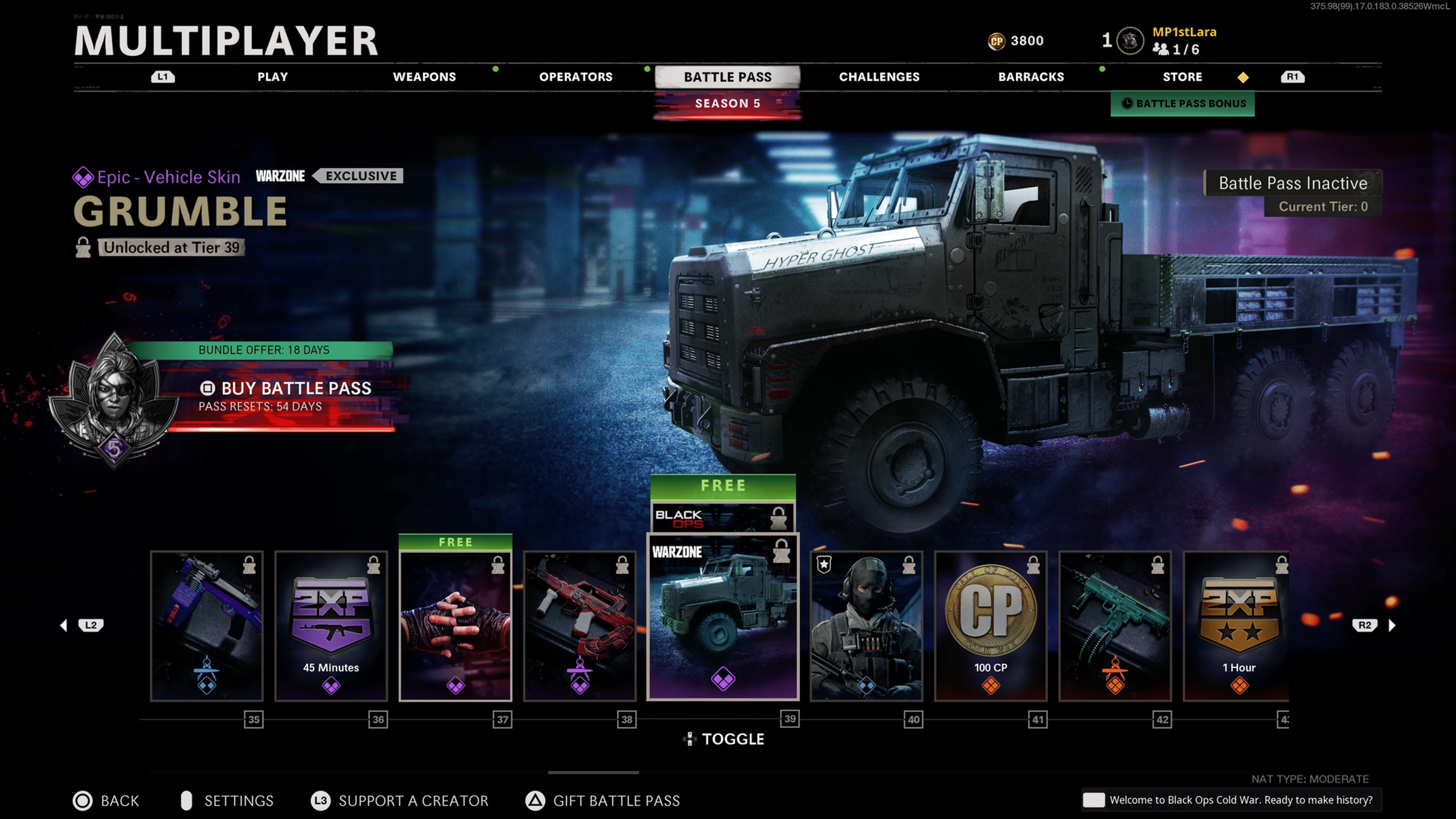This screenshot has width=1456, height=819.
Task: Select the Warzone truck skin tier 39
Action: [723, 617]
